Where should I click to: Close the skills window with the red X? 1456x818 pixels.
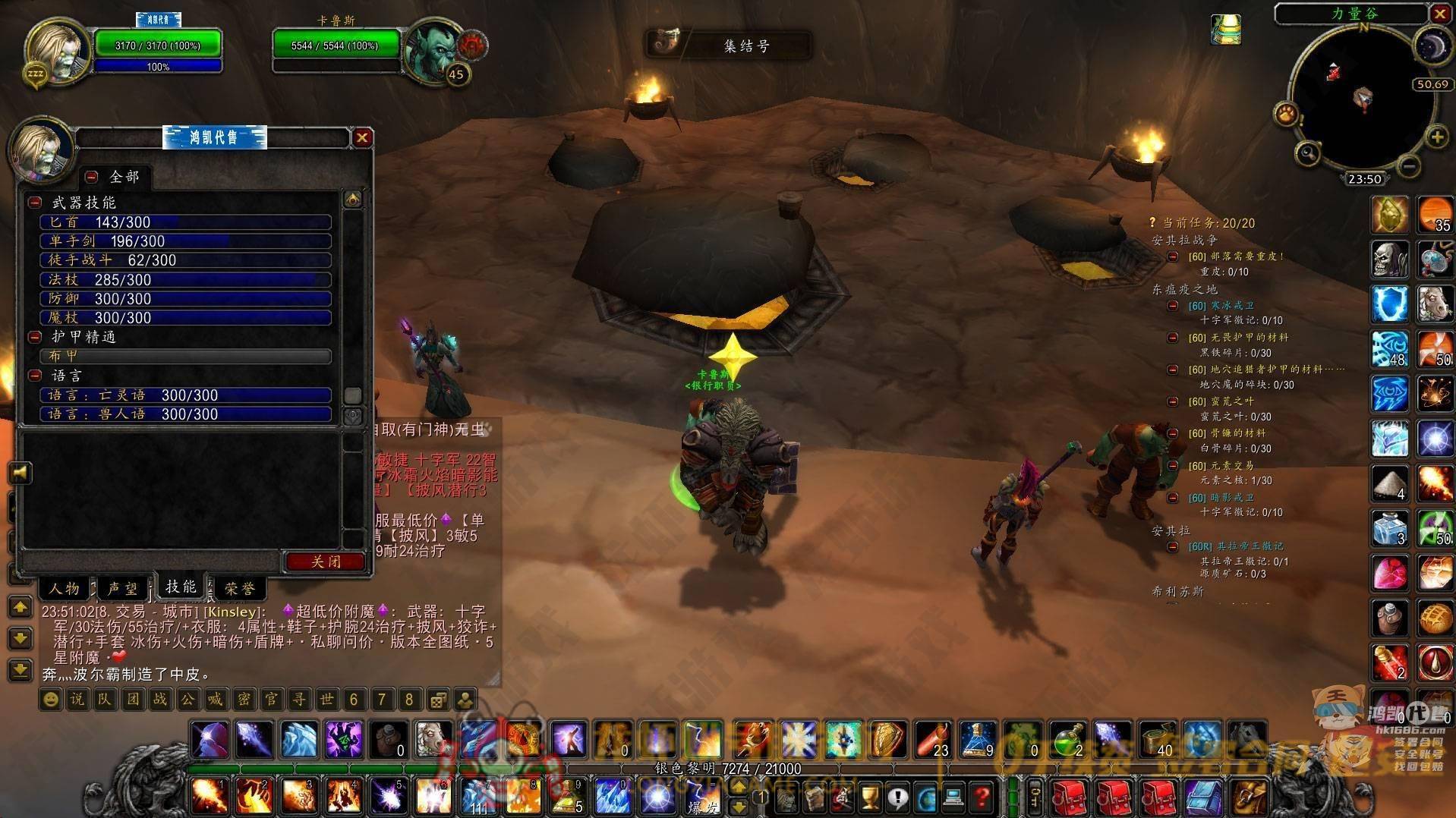362,137
